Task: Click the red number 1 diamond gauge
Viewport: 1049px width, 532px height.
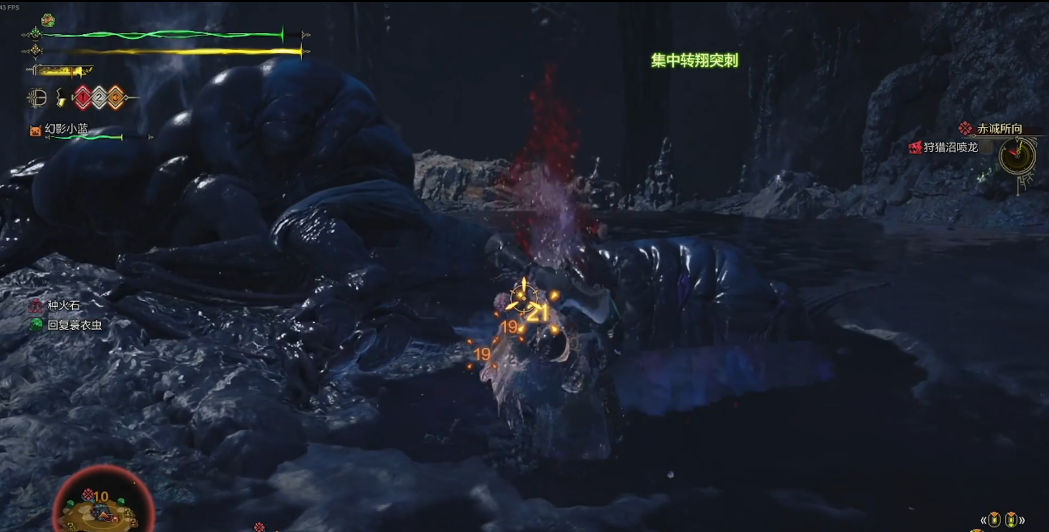Action: tap(83, 98)
